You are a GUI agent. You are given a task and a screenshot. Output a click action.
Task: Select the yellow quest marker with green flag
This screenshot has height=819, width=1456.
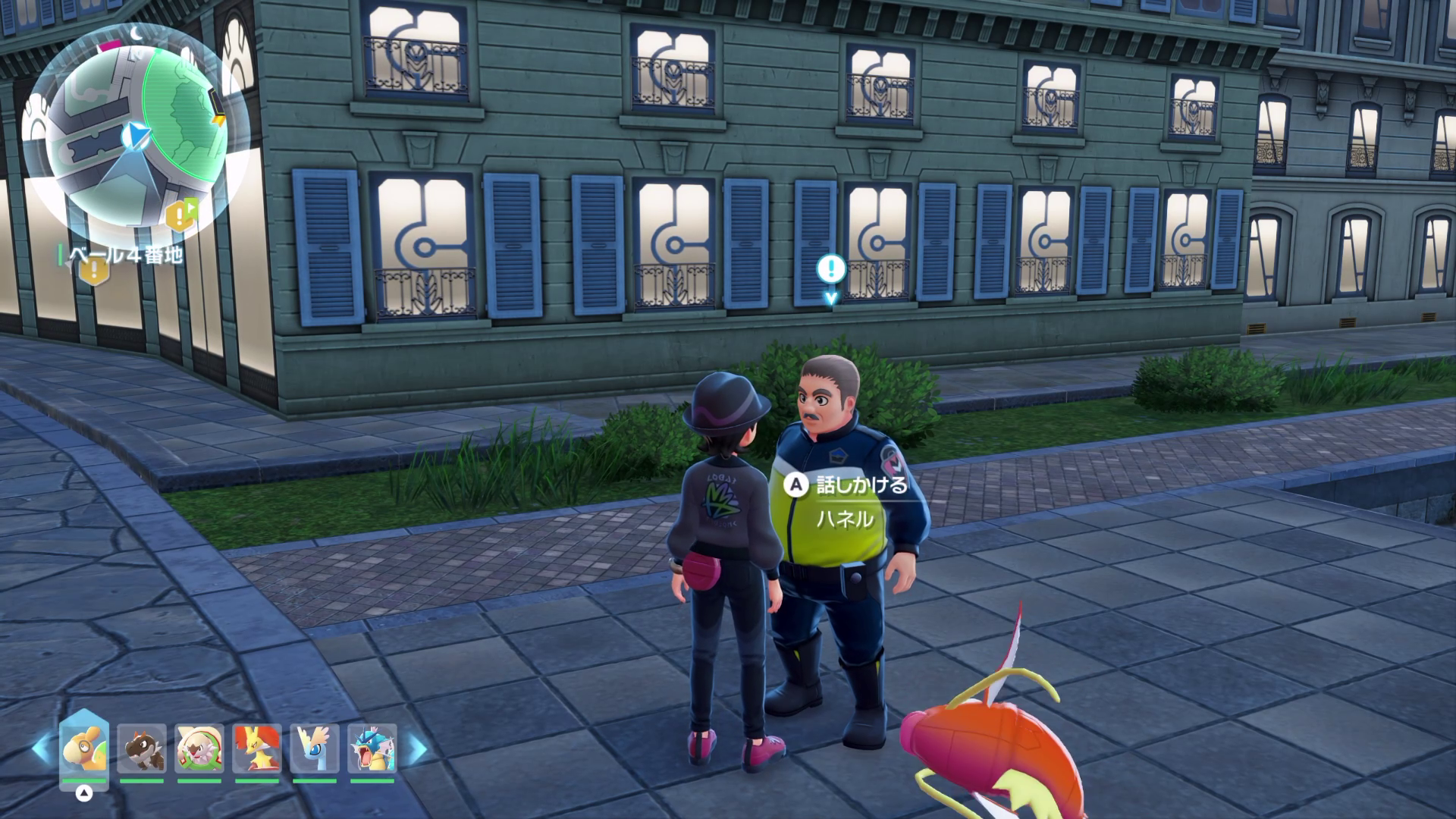180,215
